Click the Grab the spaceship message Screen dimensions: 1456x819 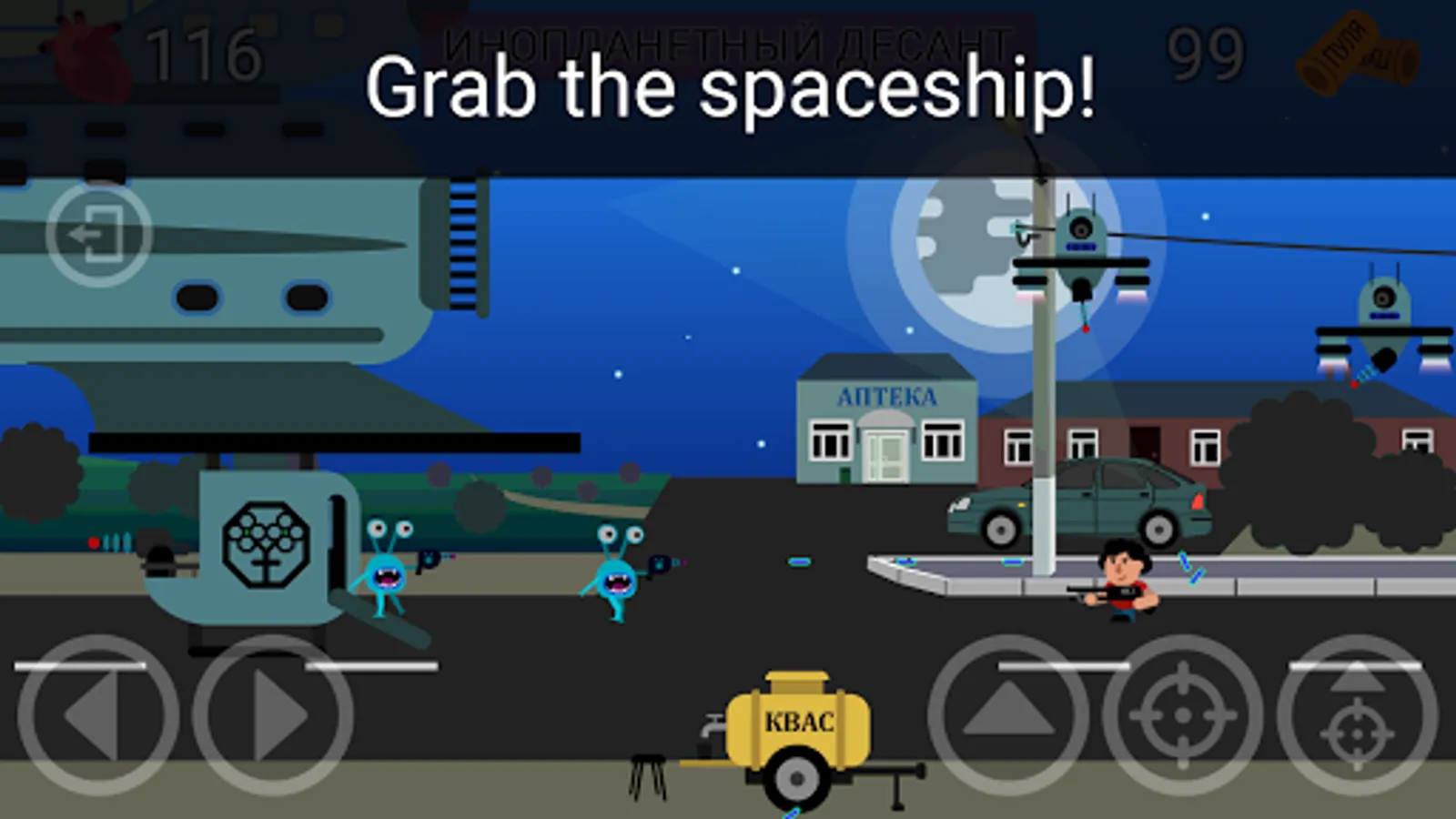728,86
